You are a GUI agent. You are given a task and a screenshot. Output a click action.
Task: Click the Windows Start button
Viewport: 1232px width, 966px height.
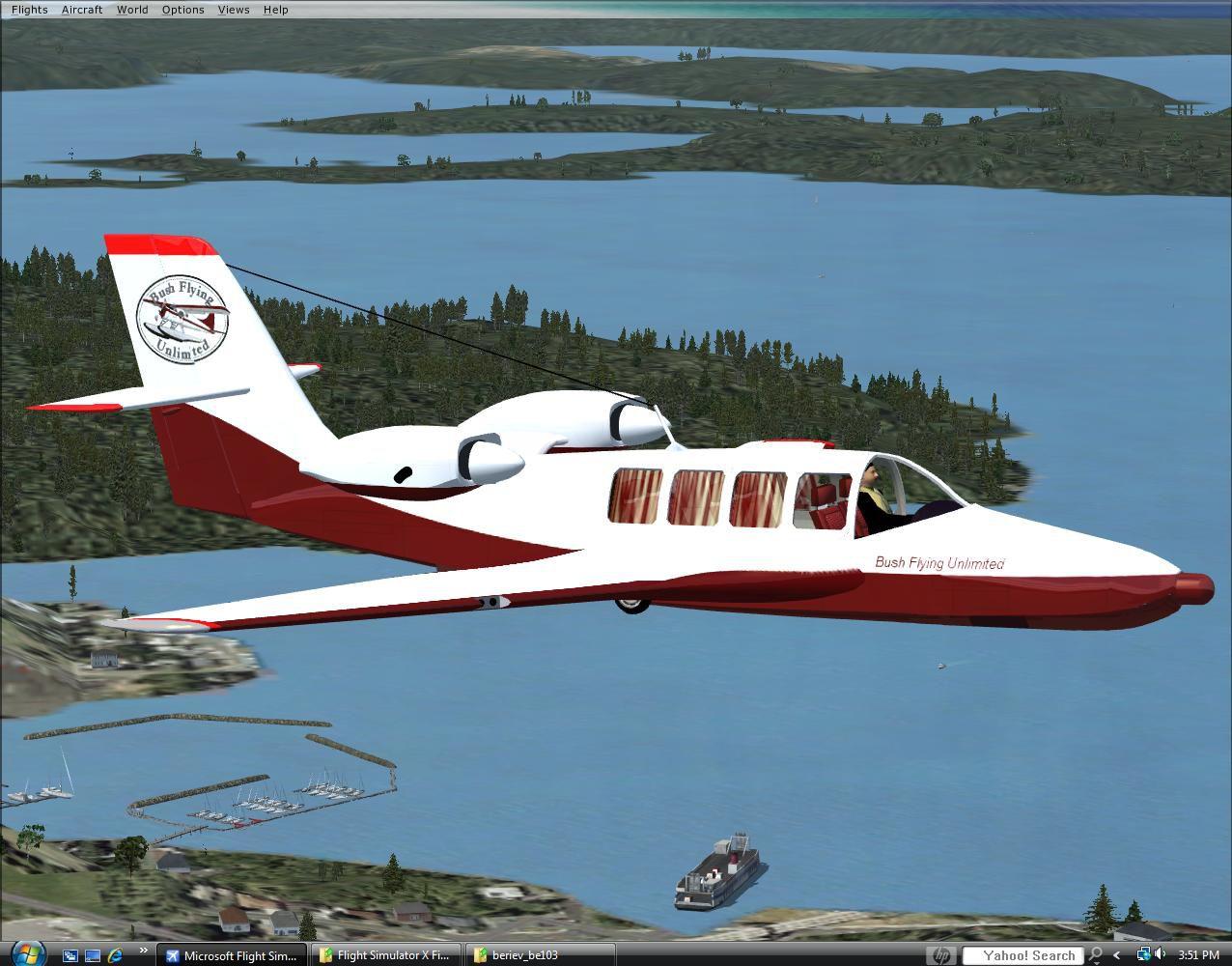click(x=27, y=954)
